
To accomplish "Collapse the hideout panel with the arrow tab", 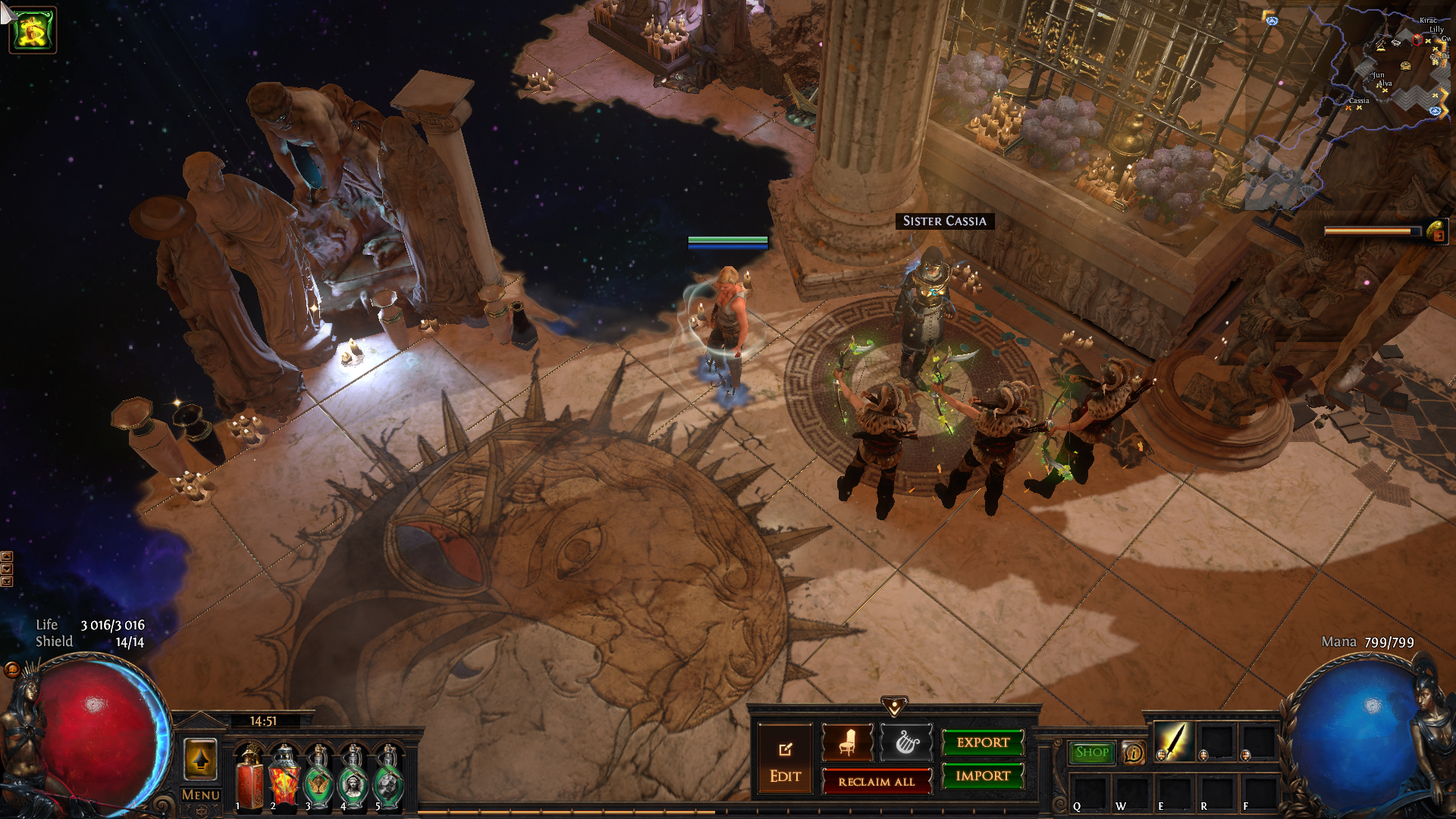I will 894,707.
